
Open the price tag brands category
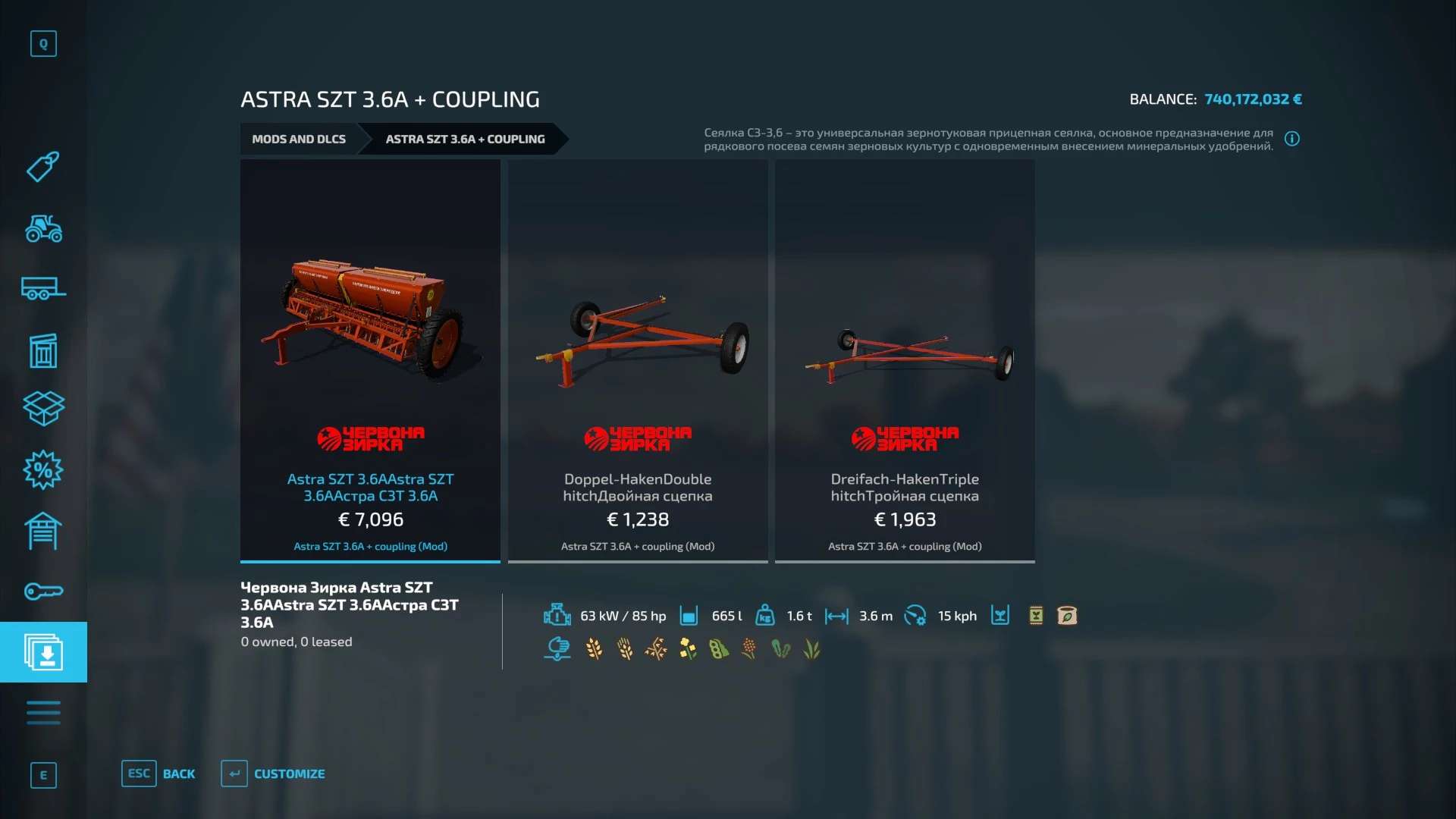tap(43, 167)
